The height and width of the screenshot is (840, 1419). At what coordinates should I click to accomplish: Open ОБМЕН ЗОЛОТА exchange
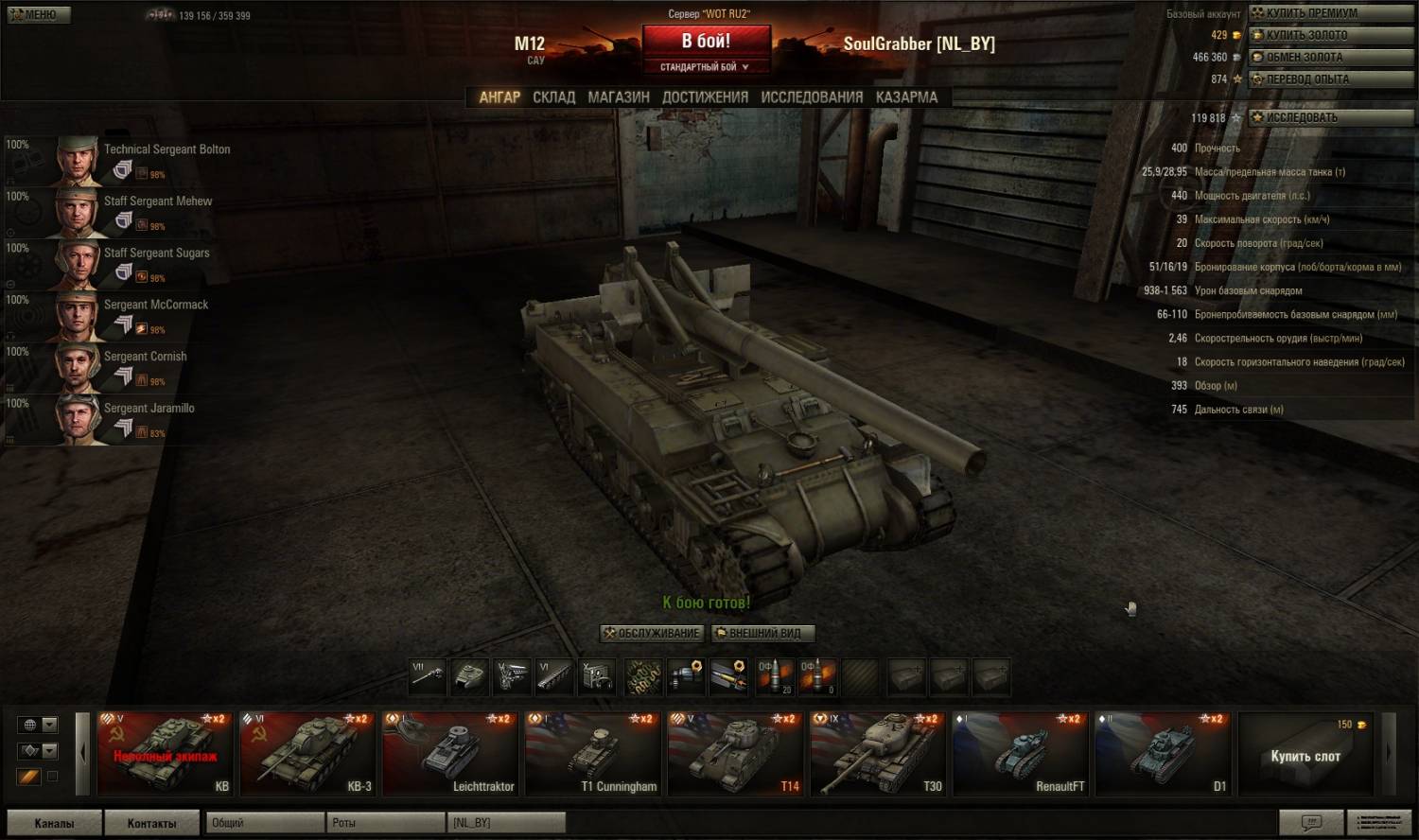[x=1305, y=58]
